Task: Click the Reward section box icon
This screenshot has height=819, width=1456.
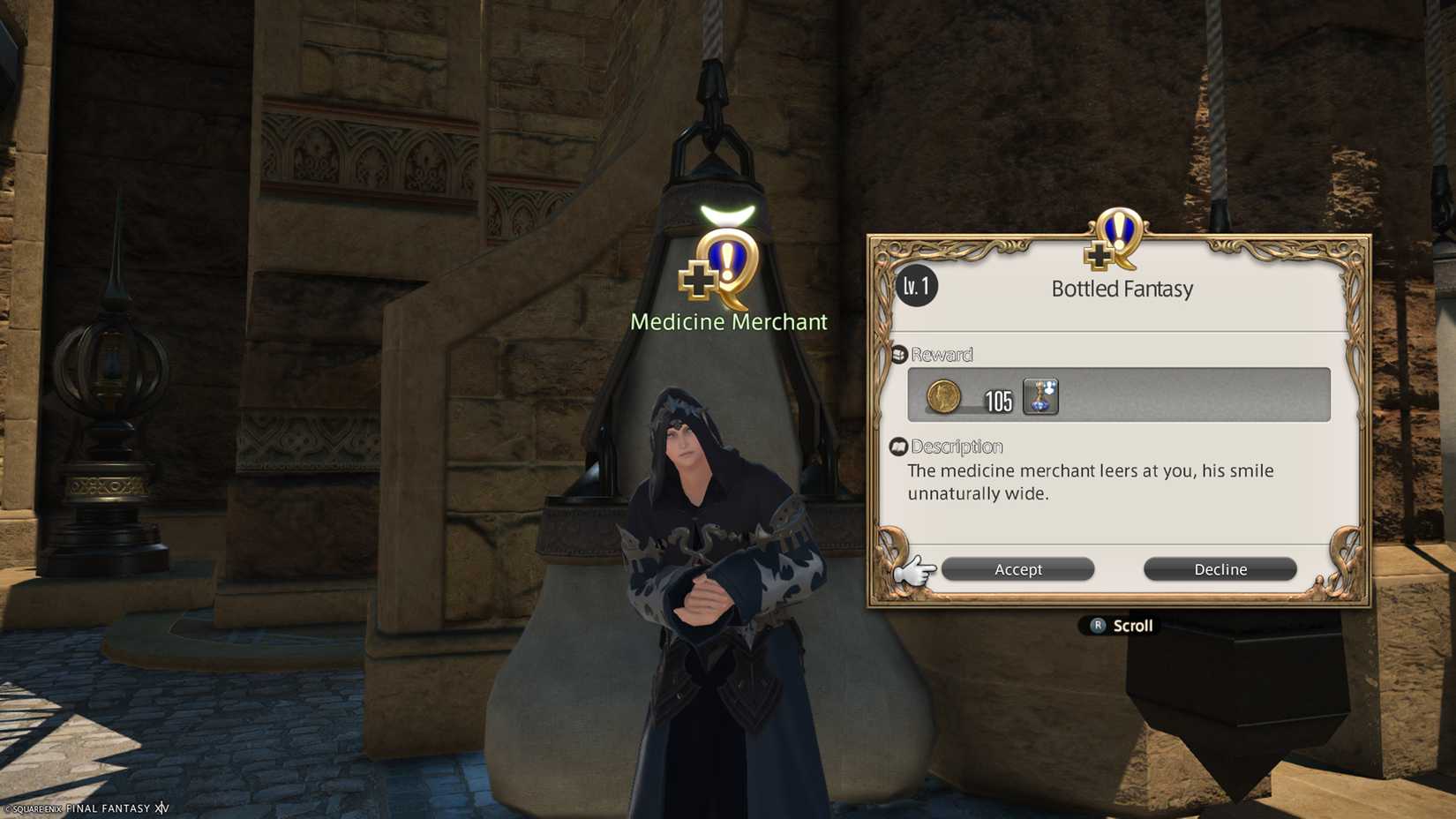Action: 898,352
